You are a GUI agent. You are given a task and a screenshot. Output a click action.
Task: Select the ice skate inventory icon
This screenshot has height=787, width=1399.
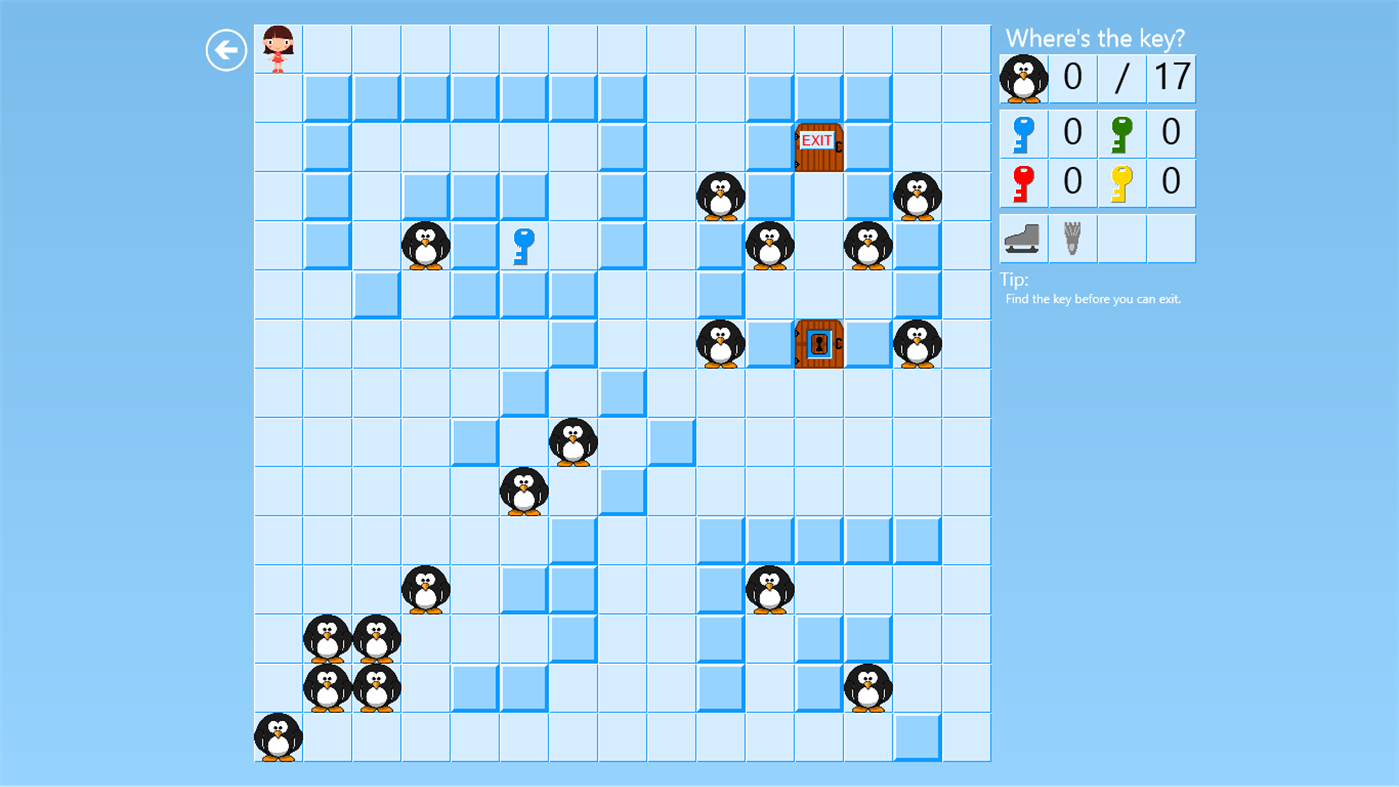point(1022,237)
